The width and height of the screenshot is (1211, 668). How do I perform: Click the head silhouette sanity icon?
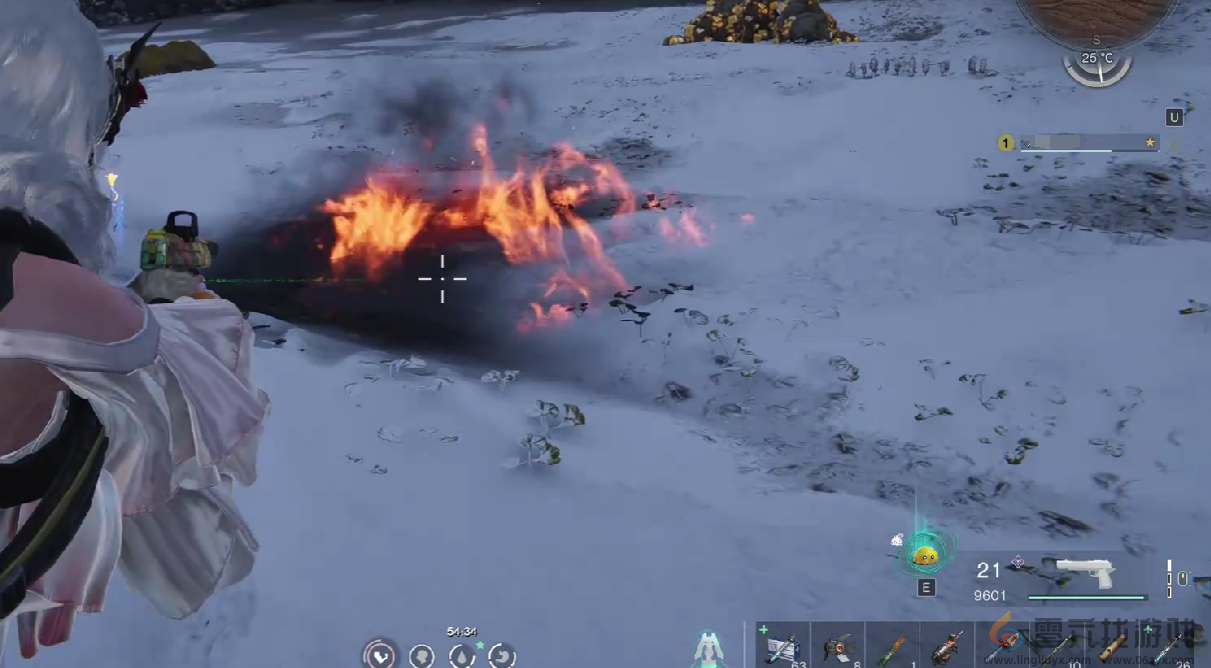click(421, 656)
